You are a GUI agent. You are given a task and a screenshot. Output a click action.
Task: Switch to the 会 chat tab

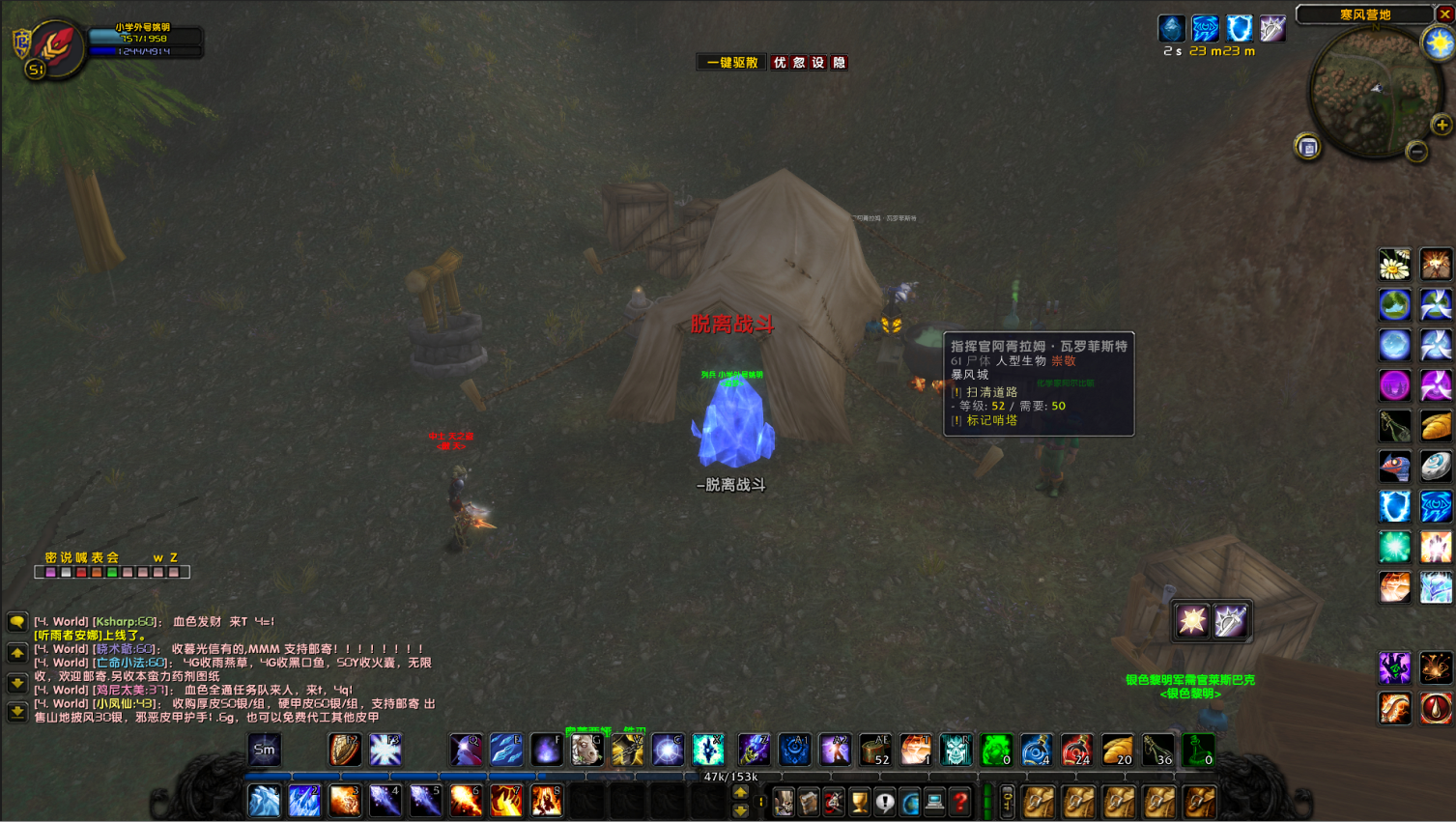(112, 557)
